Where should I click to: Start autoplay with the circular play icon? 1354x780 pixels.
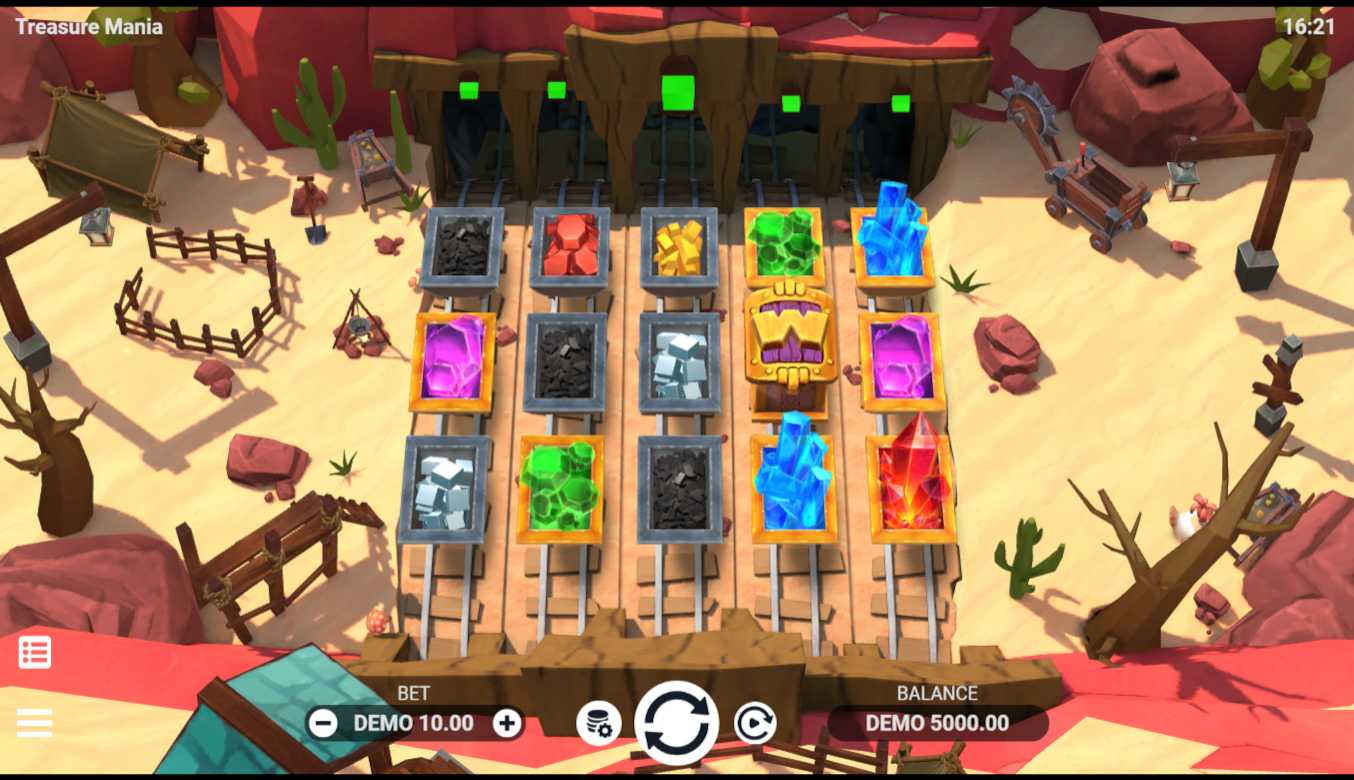tap(754, 723)
